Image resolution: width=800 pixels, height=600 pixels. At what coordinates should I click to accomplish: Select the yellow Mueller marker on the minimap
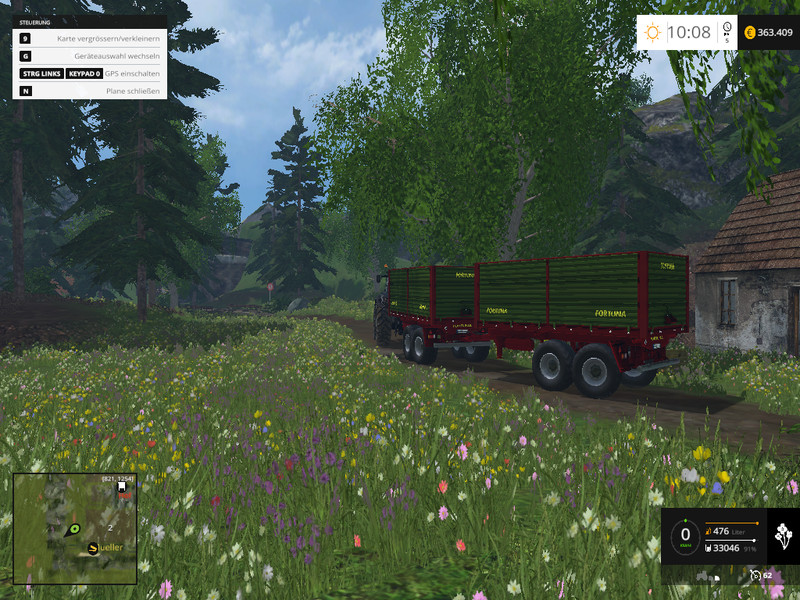[x=94, y=547]
